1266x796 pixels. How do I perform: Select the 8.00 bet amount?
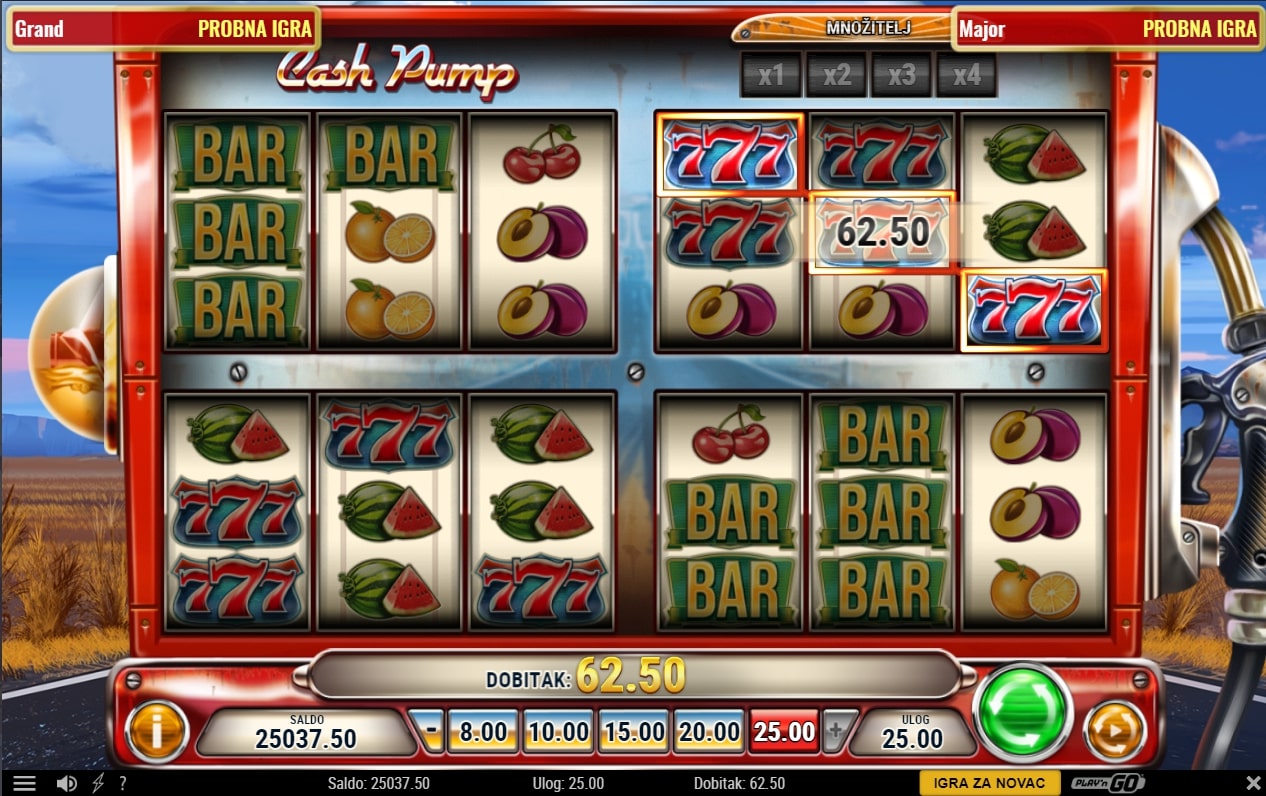click(x=483, y=732)
